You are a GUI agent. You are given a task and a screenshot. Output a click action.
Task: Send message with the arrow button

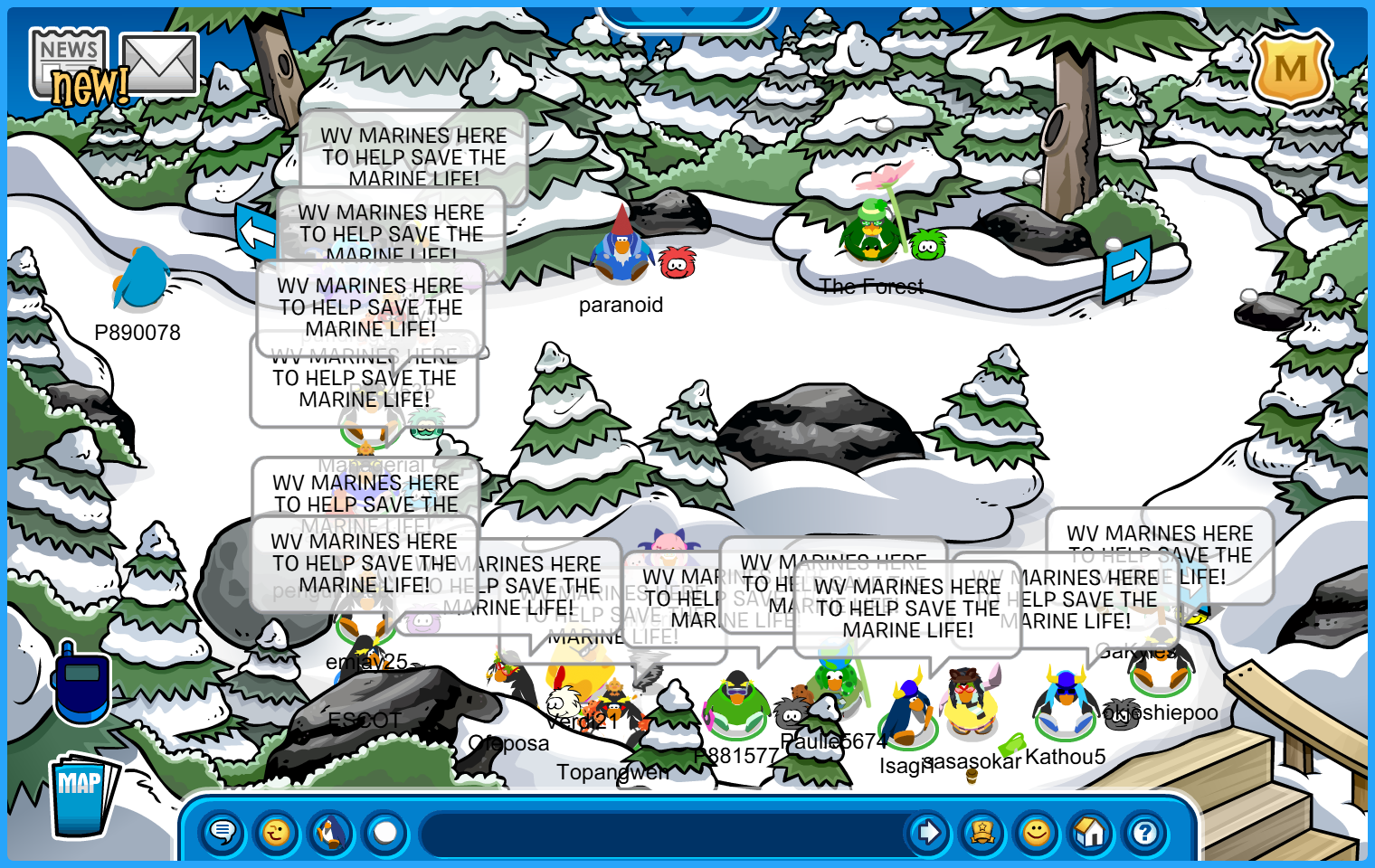click(928, 832)
